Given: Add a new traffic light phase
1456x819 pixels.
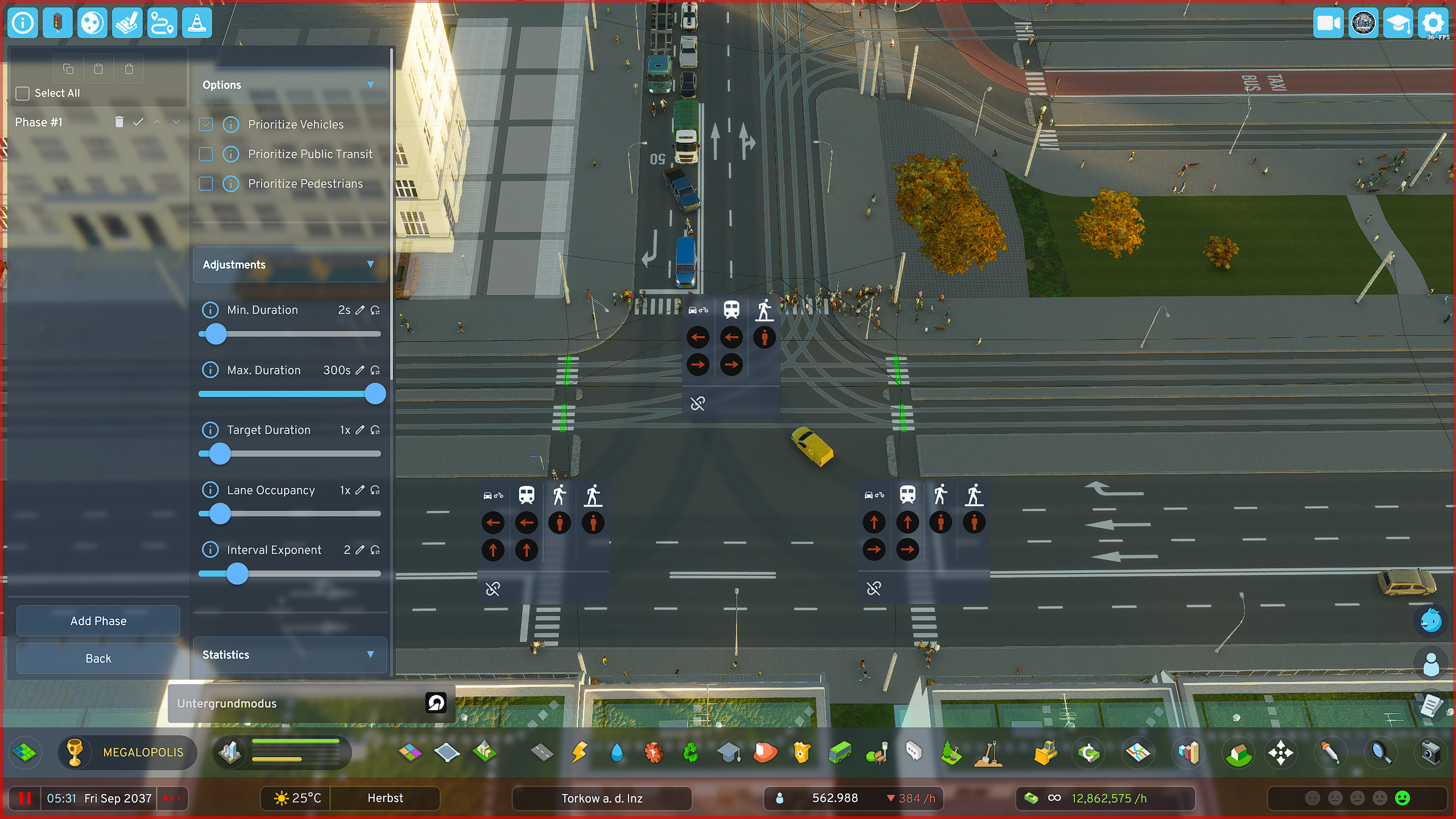Looking at the screenshot, I should 98,621.
